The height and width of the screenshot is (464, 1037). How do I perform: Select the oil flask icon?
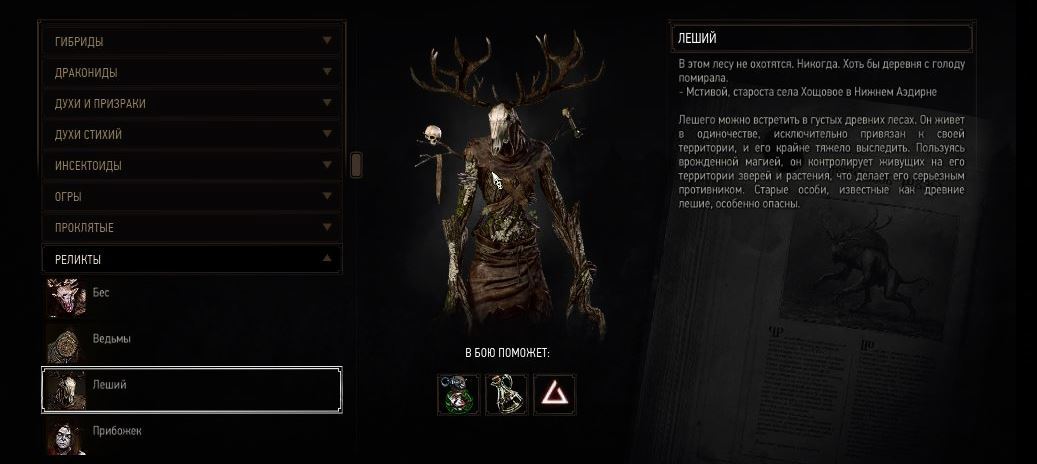tap(506, 394)
